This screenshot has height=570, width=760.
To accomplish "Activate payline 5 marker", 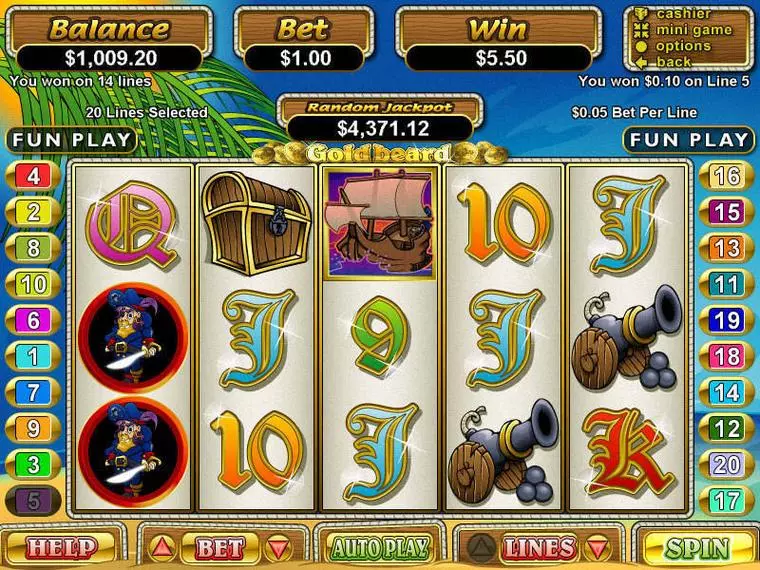I will coord(33,498).
